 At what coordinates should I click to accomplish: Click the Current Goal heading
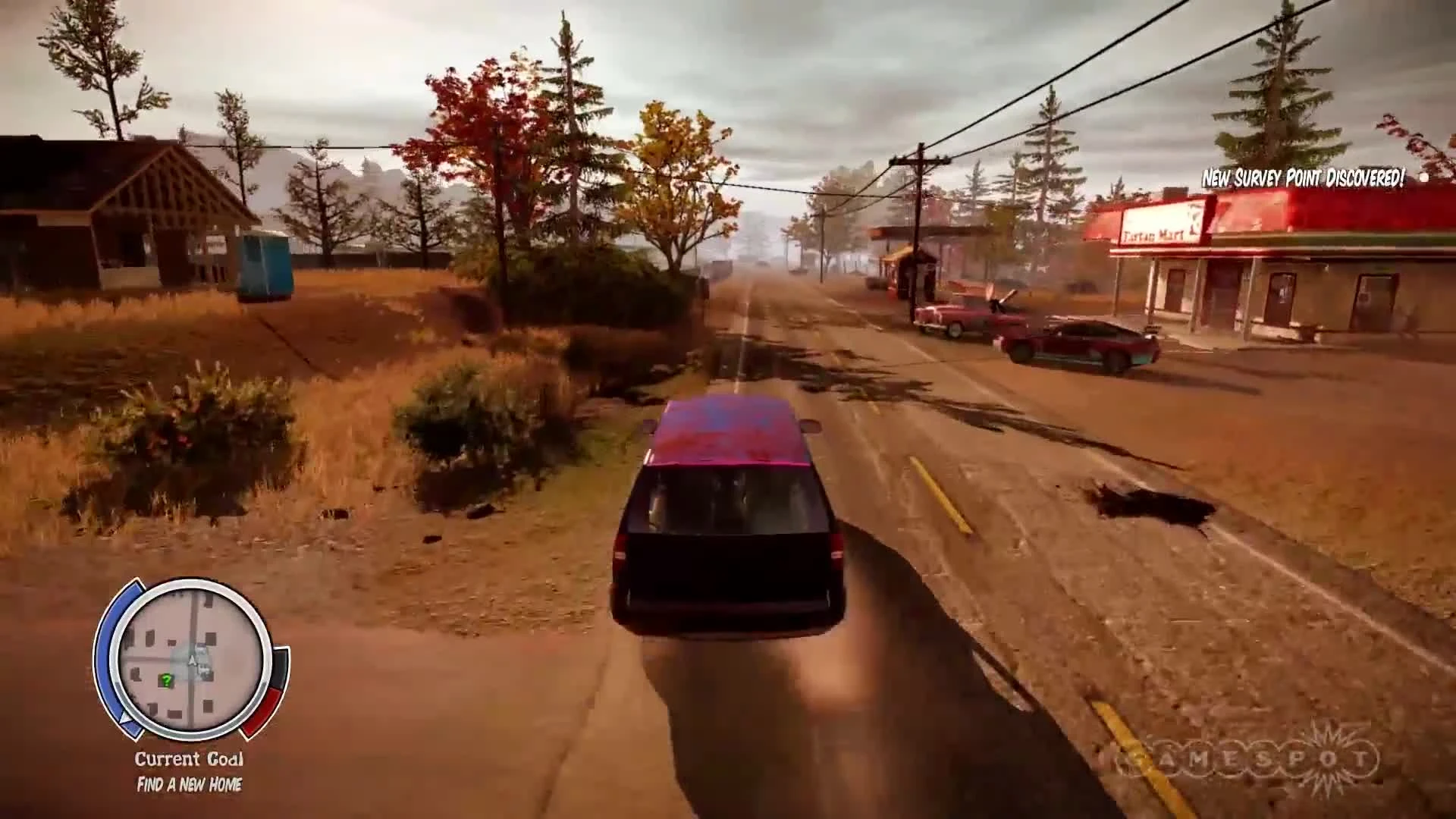pyautogui.click(x=188, y=758)
